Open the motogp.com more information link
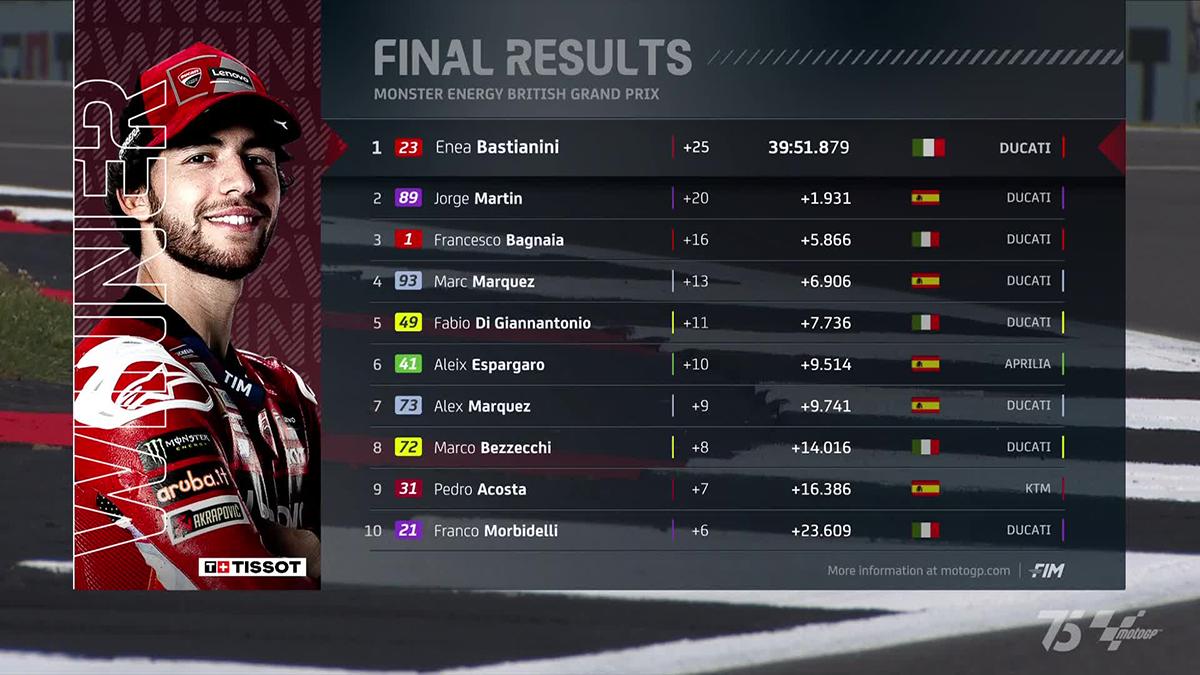The height and width of the screenshot is (675, 1200). [x=919, y=571]
